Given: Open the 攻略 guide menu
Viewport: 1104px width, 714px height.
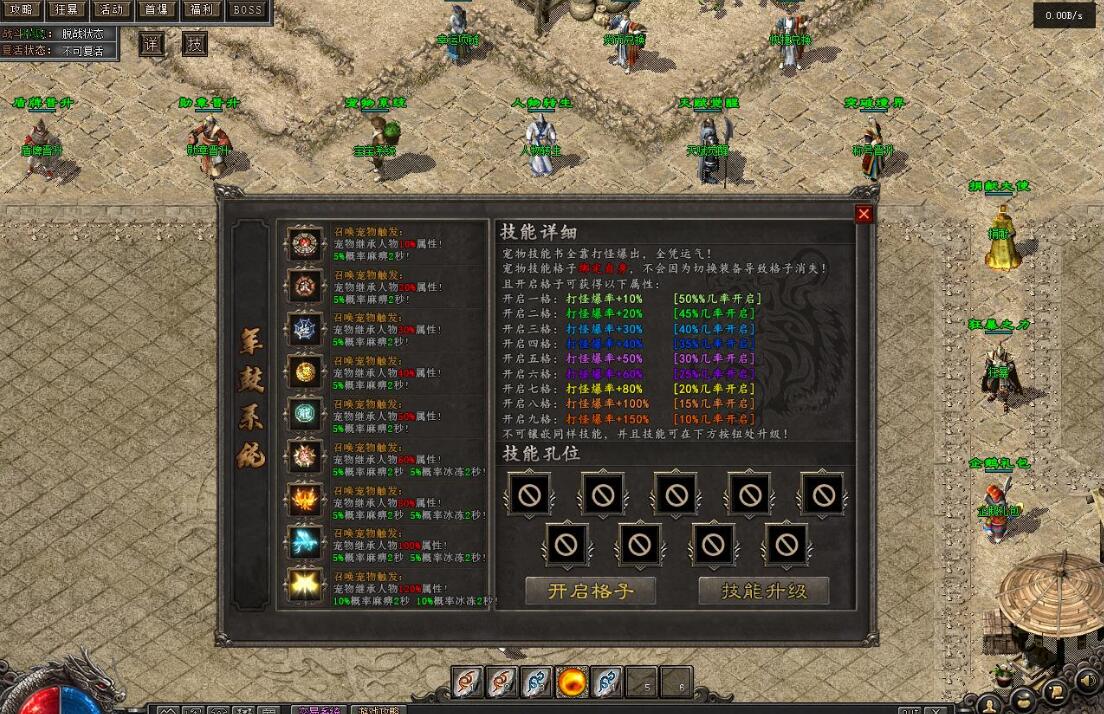Looking at the screenshot, I should [x=21, y=10].
